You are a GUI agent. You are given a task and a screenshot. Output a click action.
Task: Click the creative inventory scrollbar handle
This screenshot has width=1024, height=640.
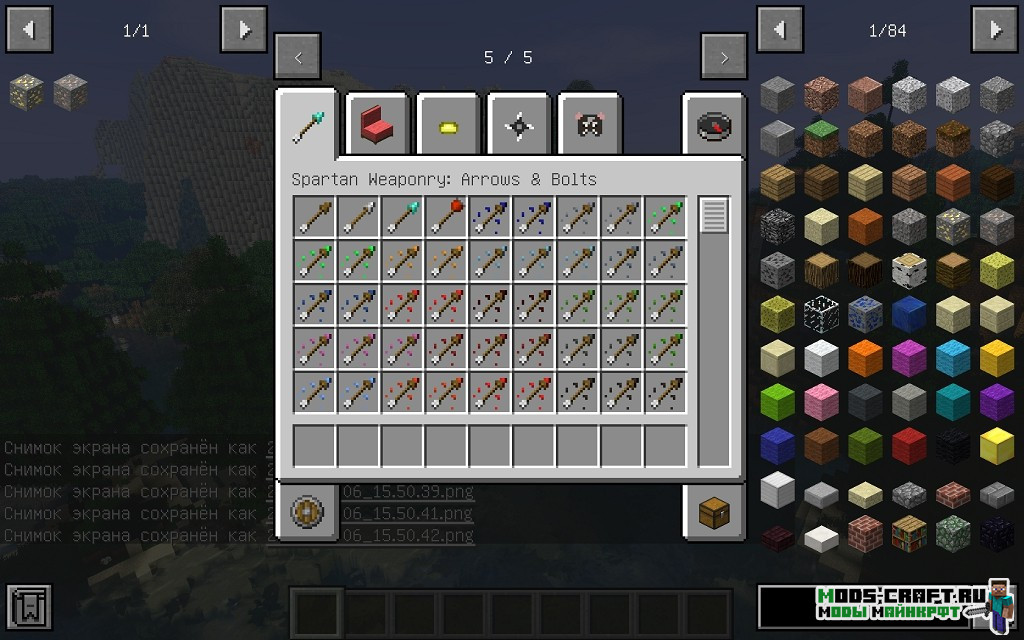(714, 216)
